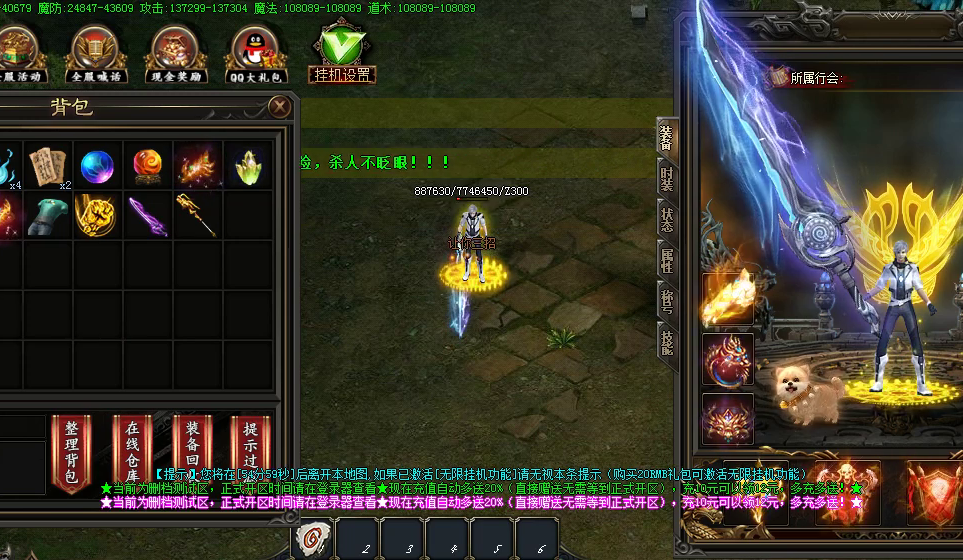Switch to the 状态 status tab
Image resolution: width=963 pixels, height=560 pixels.
667,219
